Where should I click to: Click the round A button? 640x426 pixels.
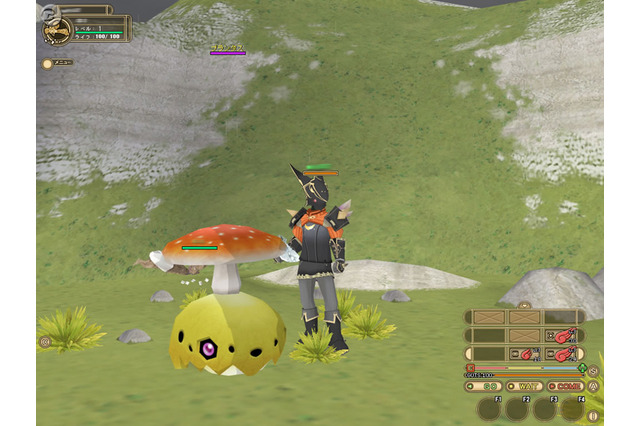pos(593,386)
